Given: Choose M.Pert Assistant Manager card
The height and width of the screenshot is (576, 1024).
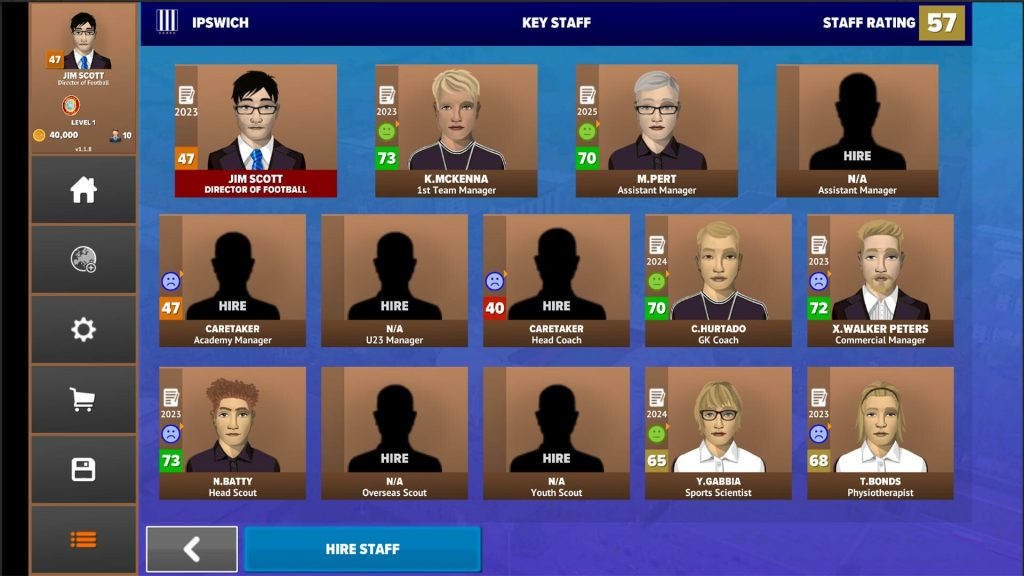Looking at the screenshot, I should (x=656, y=131).
